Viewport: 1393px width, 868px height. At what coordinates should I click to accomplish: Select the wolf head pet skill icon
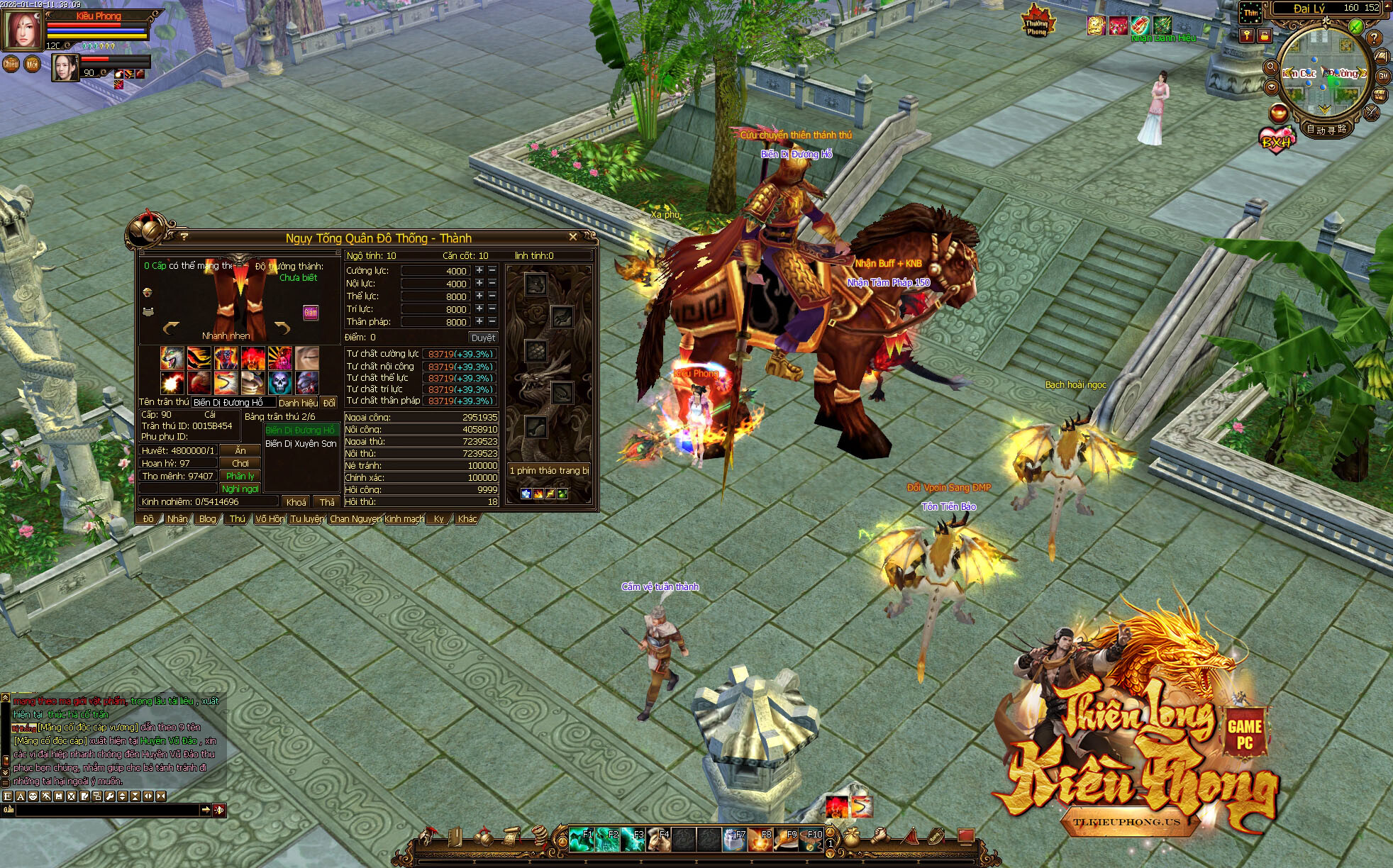point(172,357)
